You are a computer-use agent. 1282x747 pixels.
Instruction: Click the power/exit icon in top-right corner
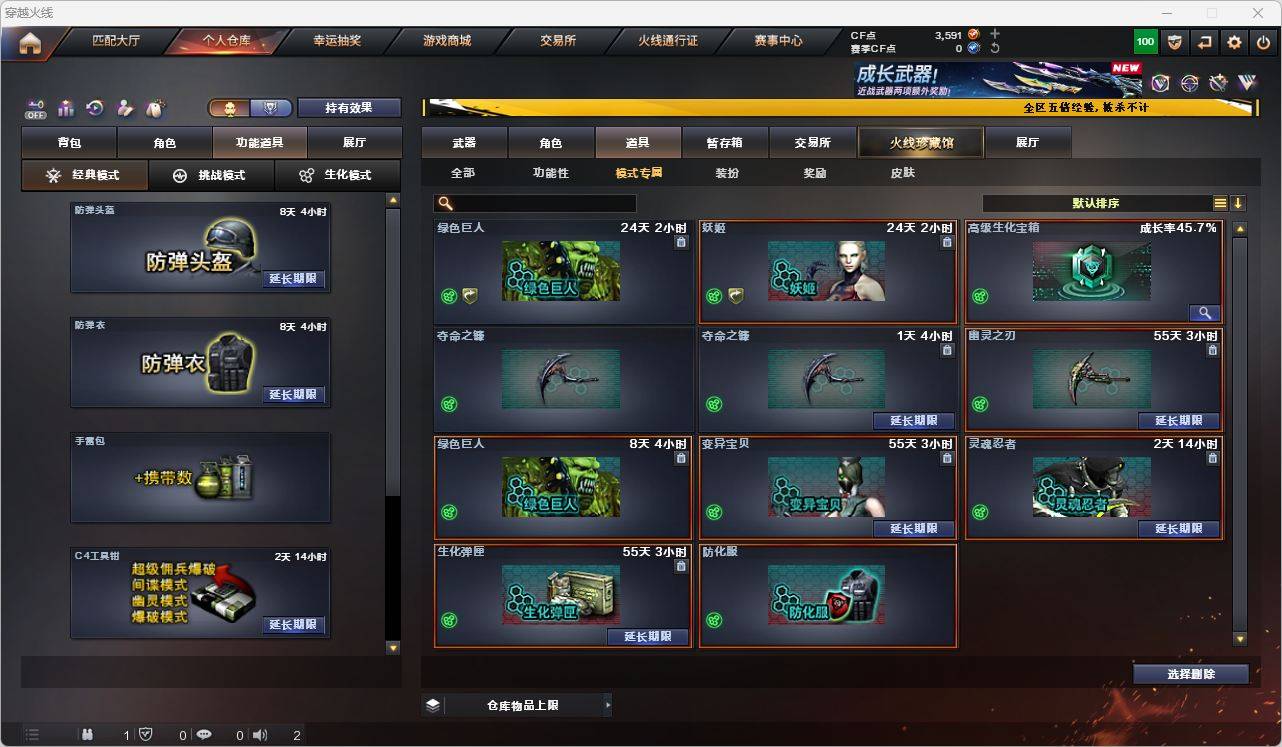click(1262, 42)
